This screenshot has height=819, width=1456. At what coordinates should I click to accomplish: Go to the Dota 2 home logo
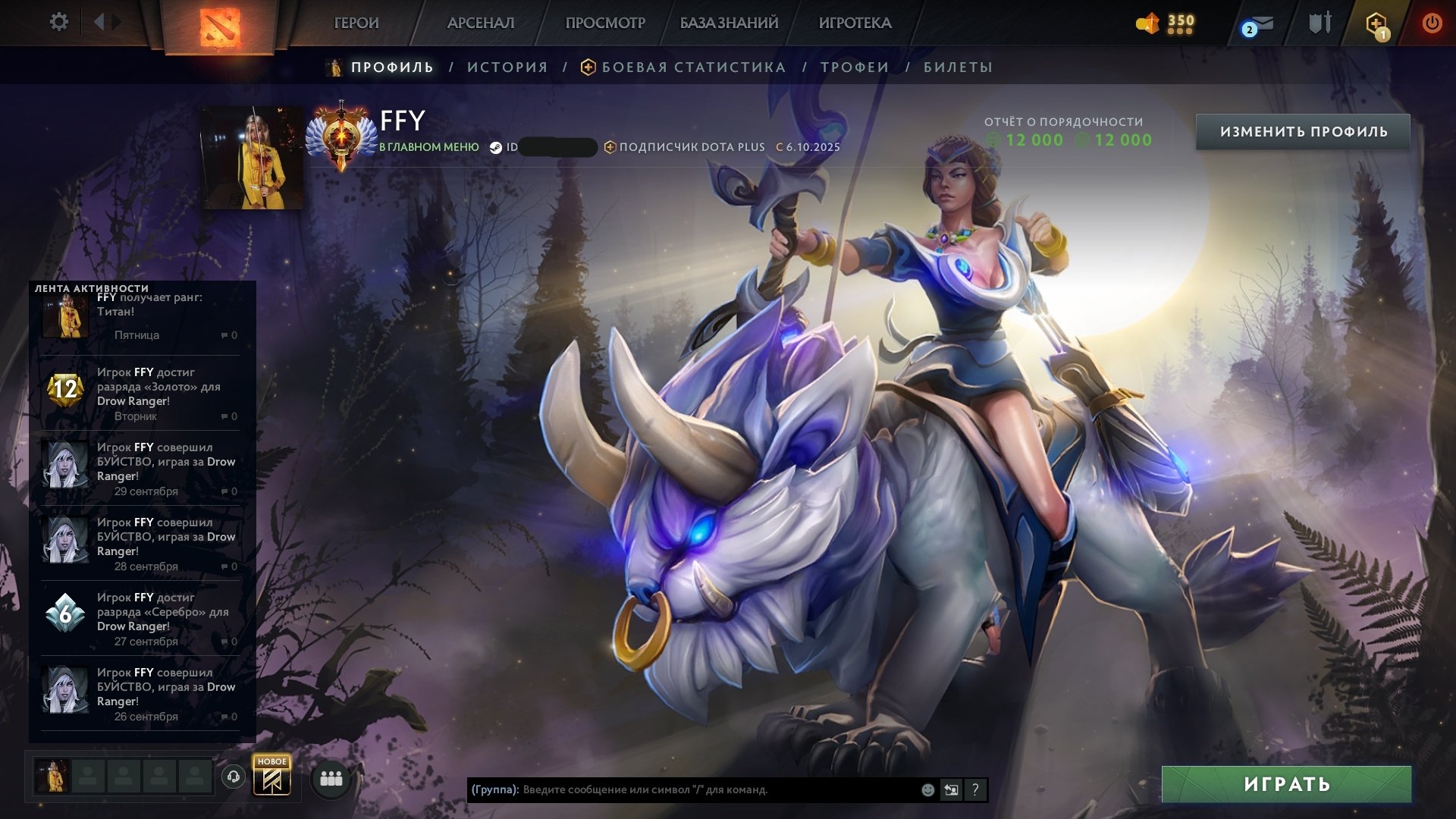click(220, 27)
